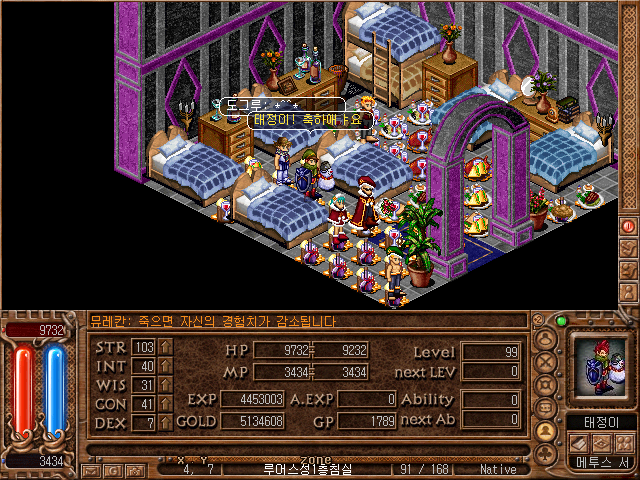
Task: Add a point to WIS
Action: click(x=165, y=386)
